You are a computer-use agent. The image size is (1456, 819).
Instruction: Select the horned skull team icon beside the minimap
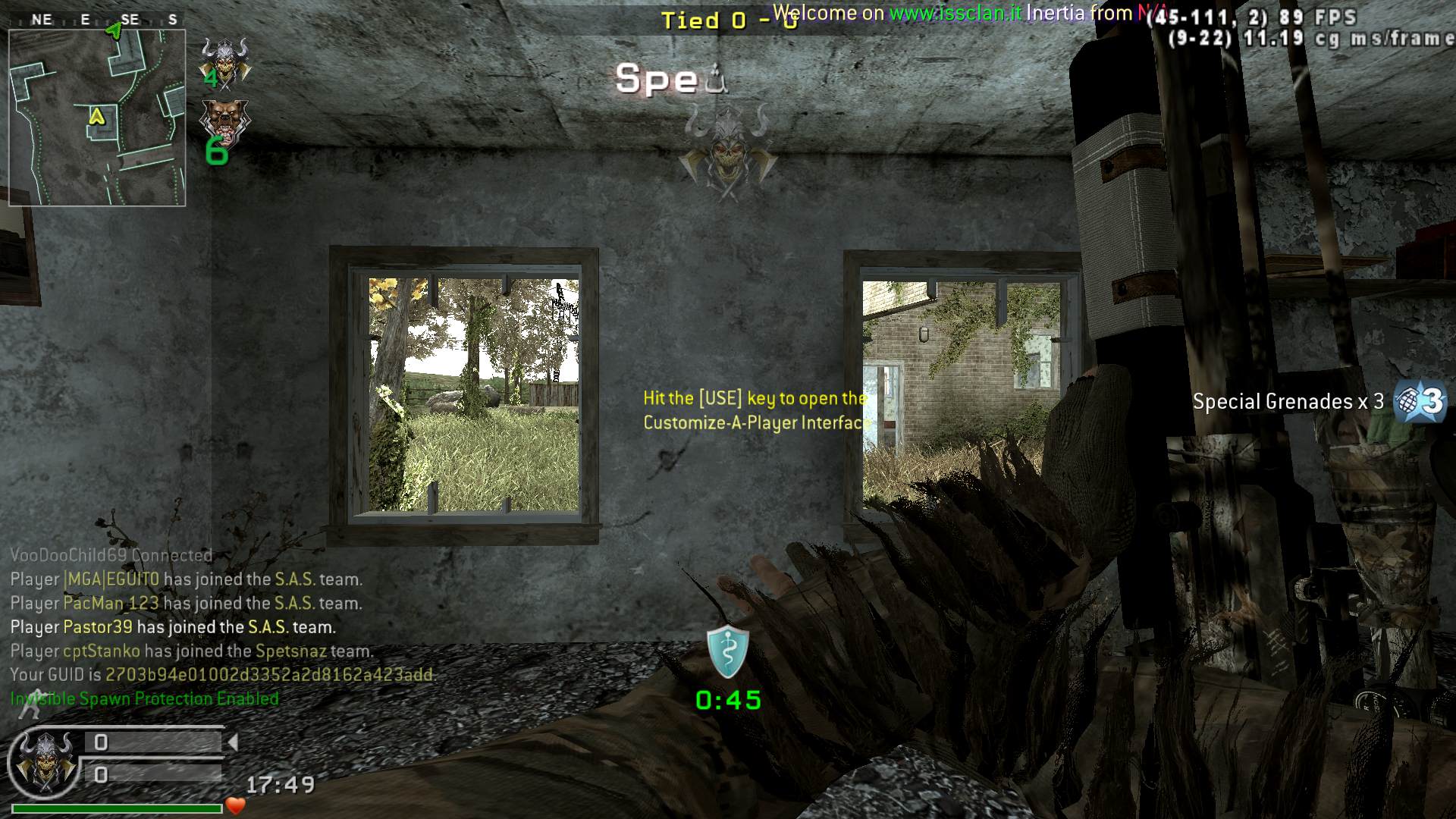click(224, 59)
